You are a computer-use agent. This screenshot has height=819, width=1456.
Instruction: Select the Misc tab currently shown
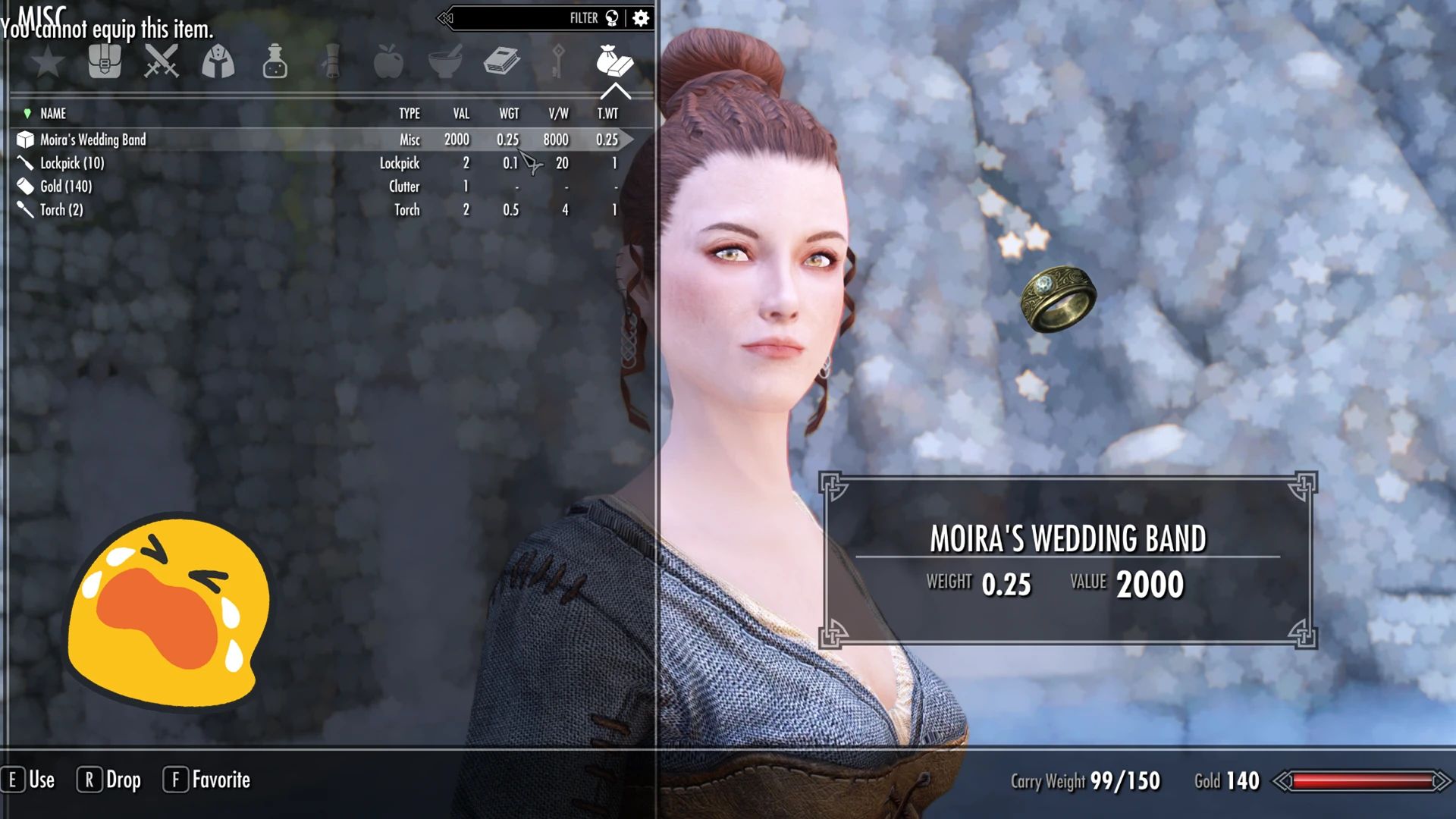click(616, 62)
